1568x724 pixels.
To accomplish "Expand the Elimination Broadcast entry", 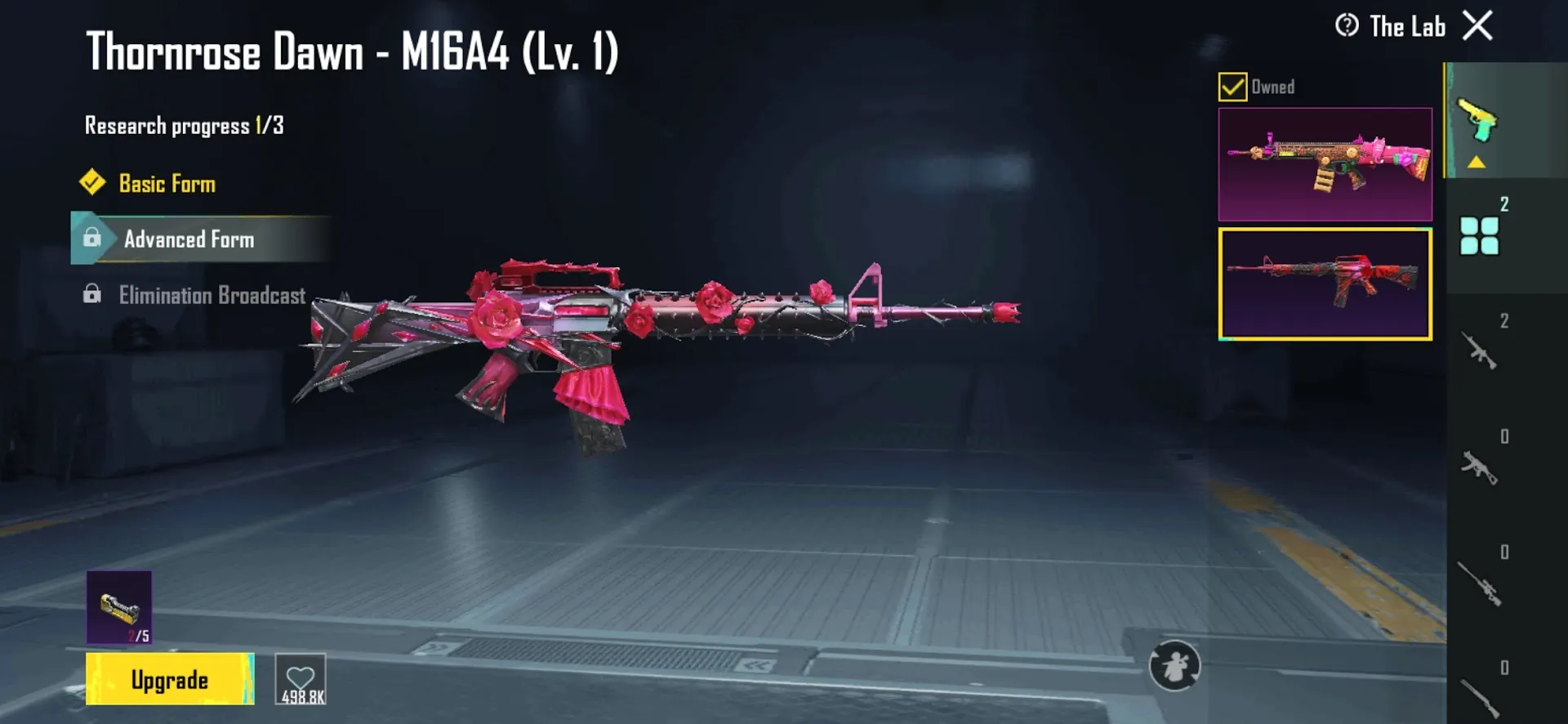I will click(x=212, y=295).
